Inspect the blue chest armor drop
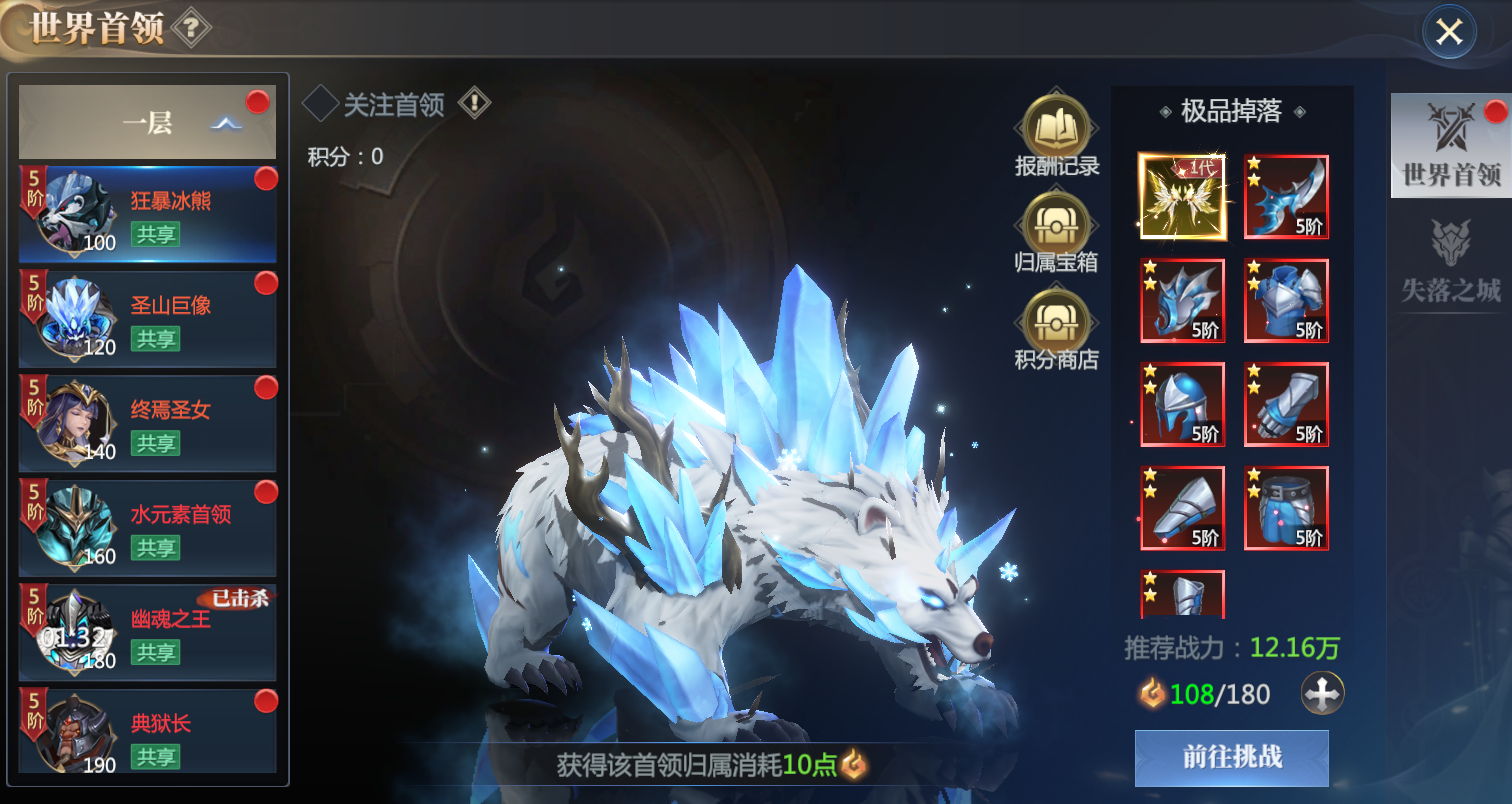 tap(1286, 300)
